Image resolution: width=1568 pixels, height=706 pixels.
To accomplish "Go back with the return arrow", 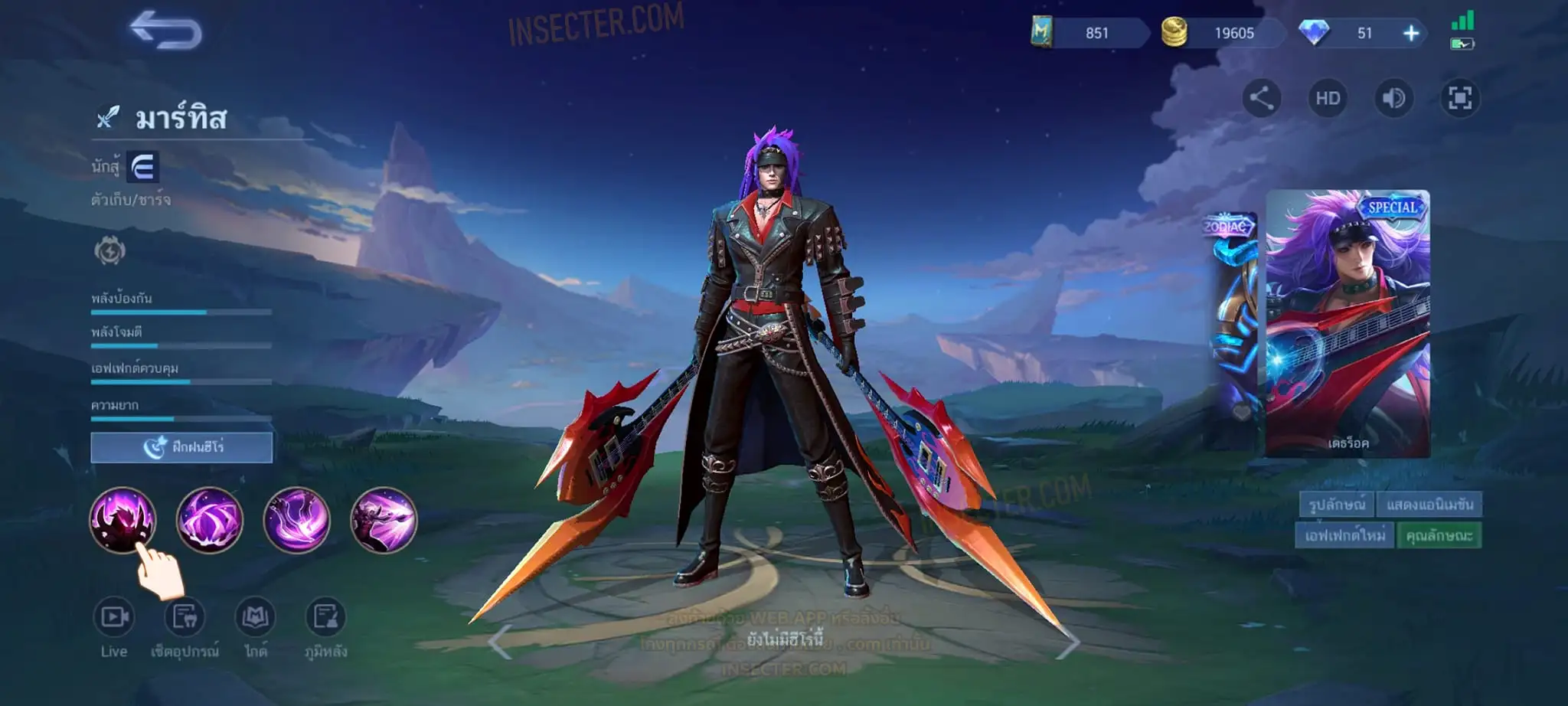I will pos(166,31).
